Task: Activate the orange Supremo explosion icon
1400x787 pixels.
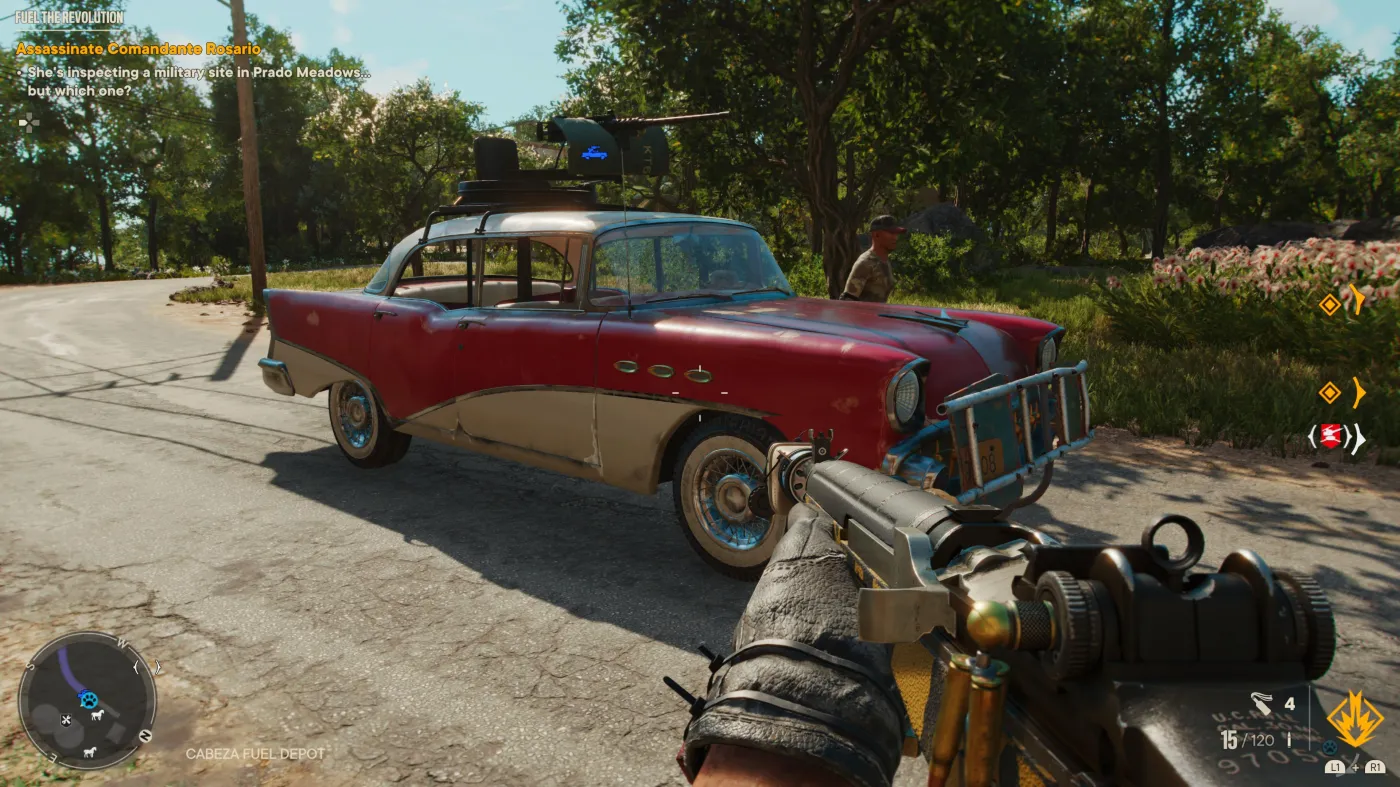Action: tap(1355, 719)
